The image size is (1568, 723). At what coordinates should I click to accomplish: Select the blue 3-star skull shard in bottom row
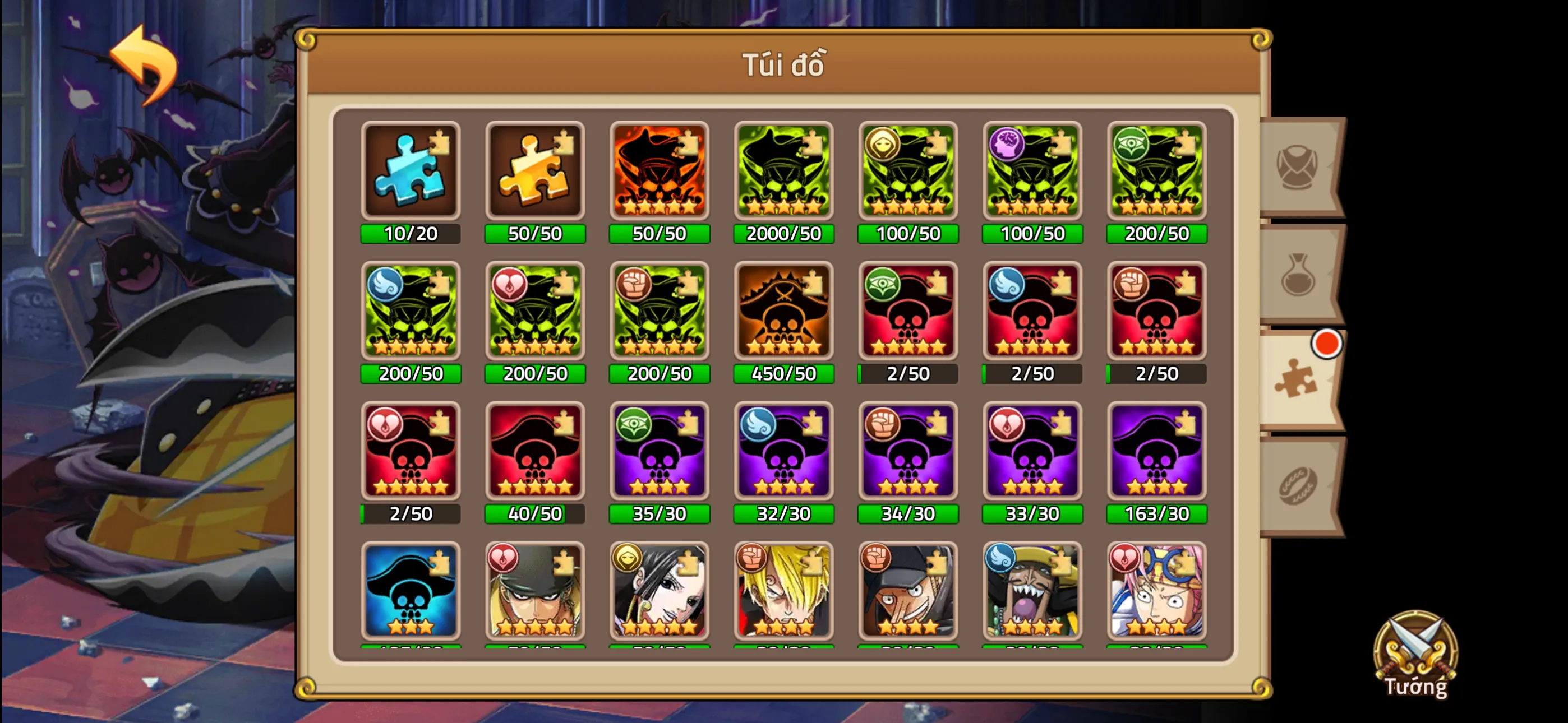(411, 590)
